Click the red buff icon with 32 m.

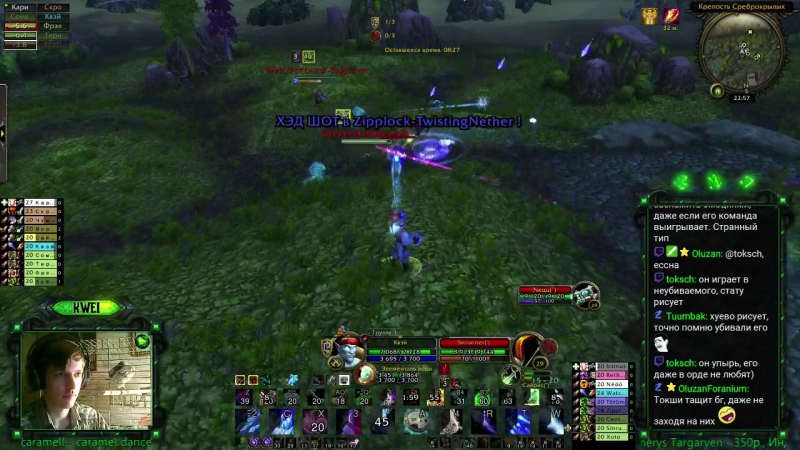click(671, 15)
